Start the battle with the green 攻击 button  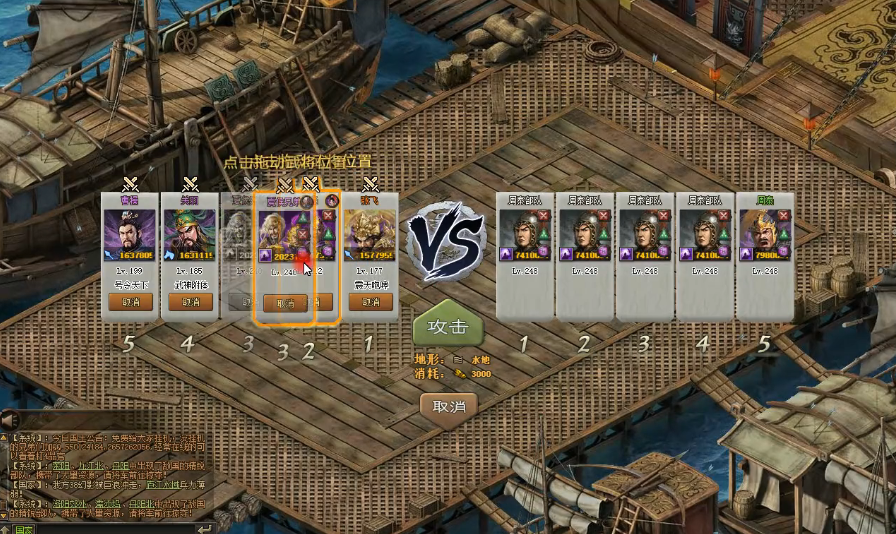447,325
